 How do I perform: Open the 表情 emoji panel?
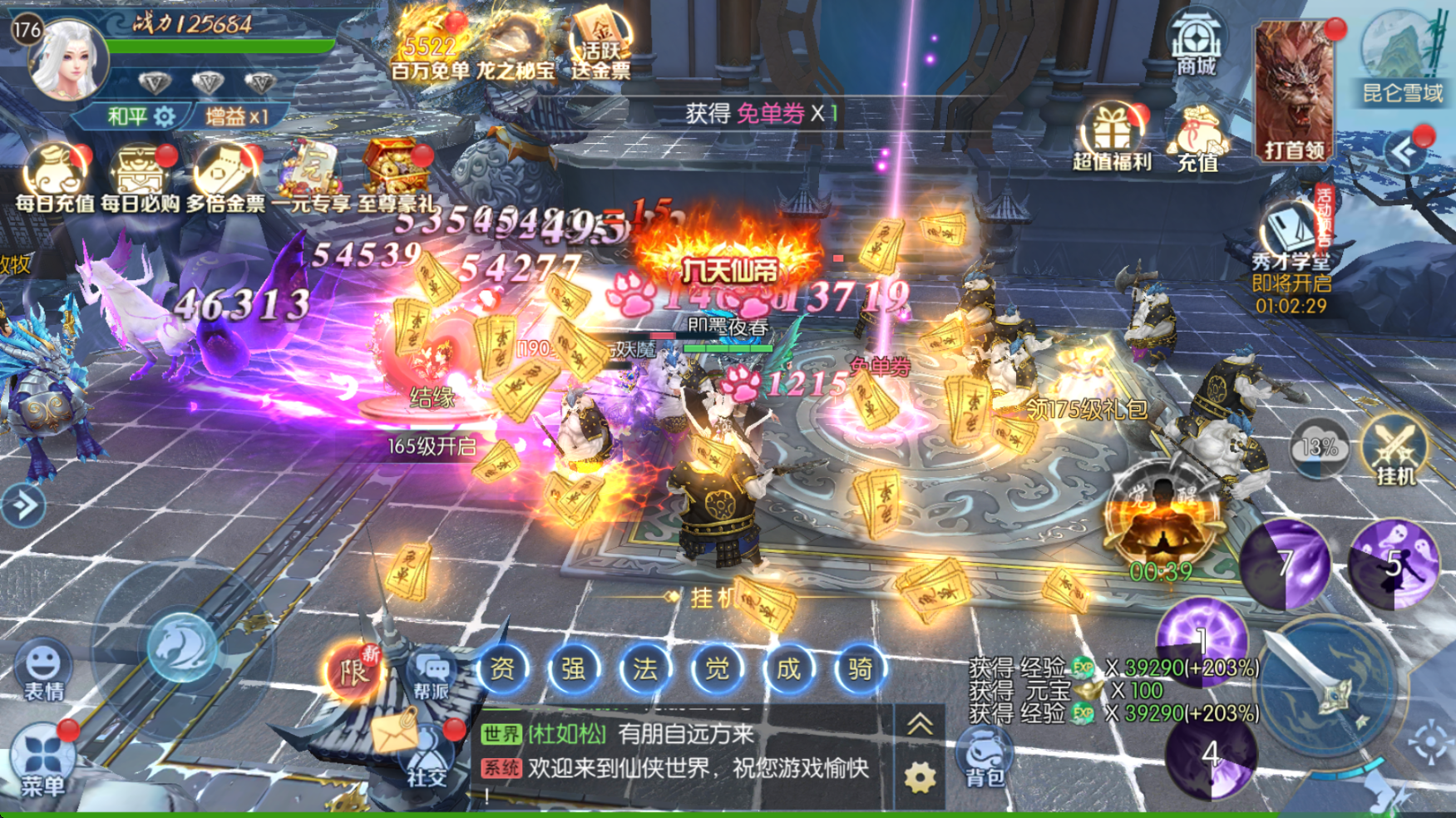coord(43,669)
